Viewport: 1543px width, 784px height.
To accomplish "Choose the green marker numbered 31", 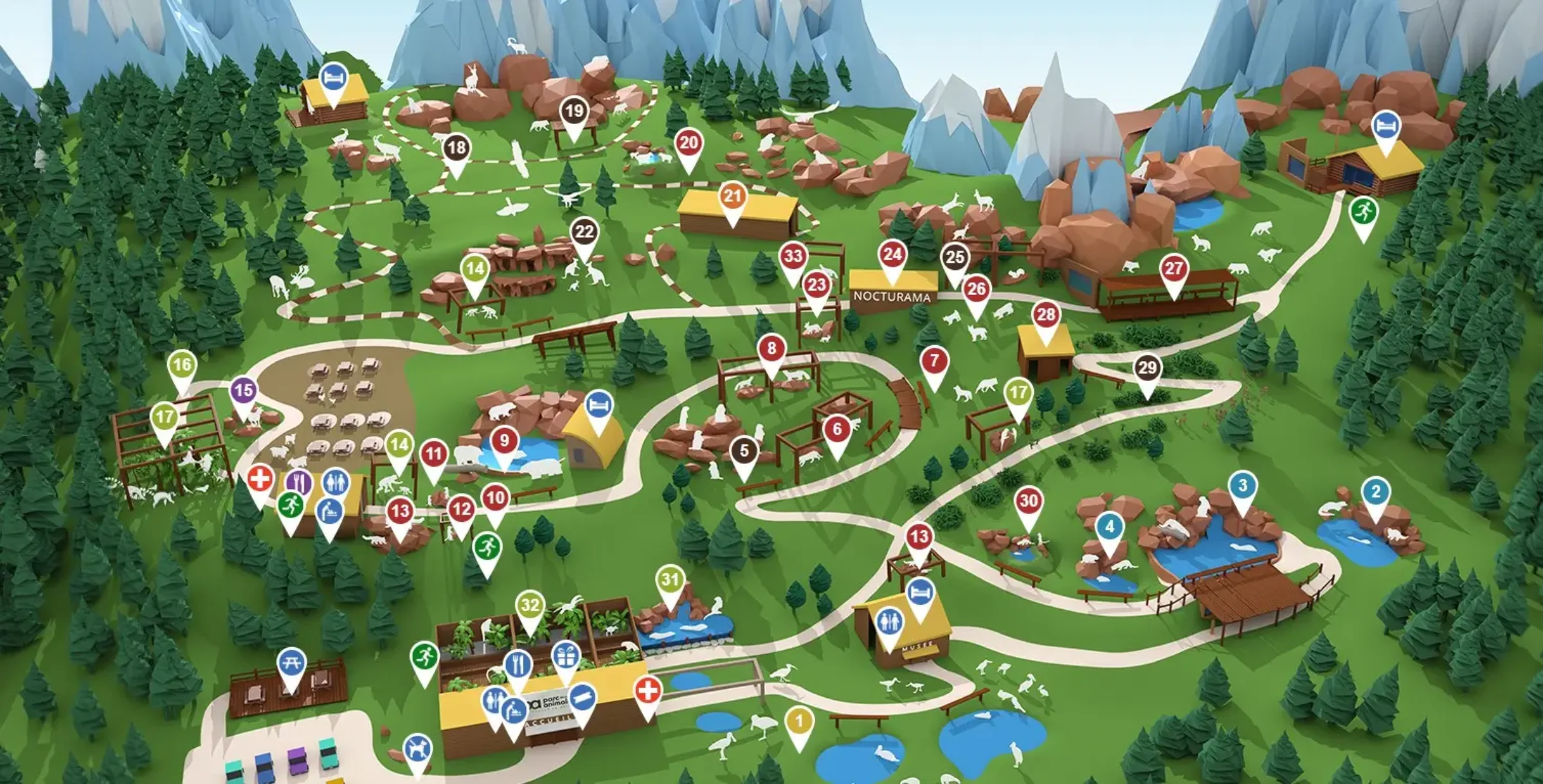I will pyautogui.click(x=671, y=580).
